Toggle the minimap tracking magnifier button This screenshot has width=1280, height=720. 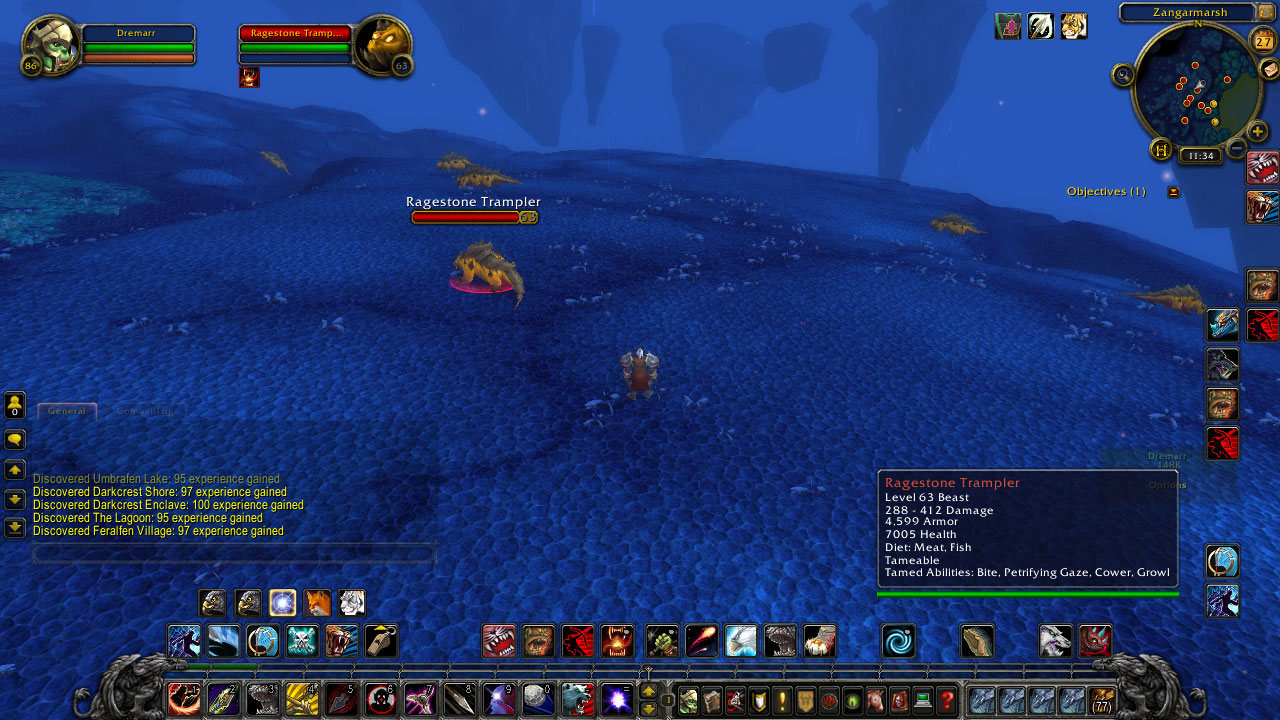1123,74
